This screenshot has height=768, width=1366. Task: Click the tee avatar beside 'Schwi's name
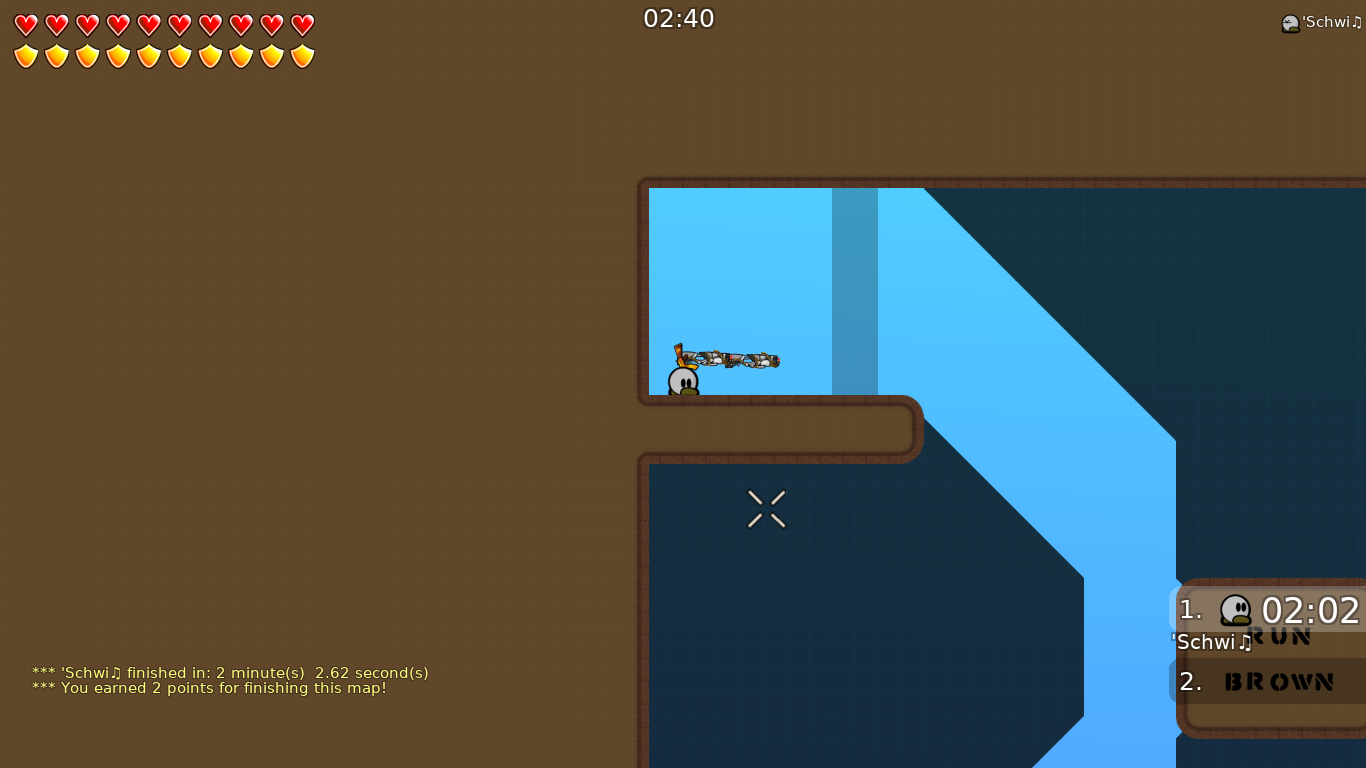pos(1290,21)
